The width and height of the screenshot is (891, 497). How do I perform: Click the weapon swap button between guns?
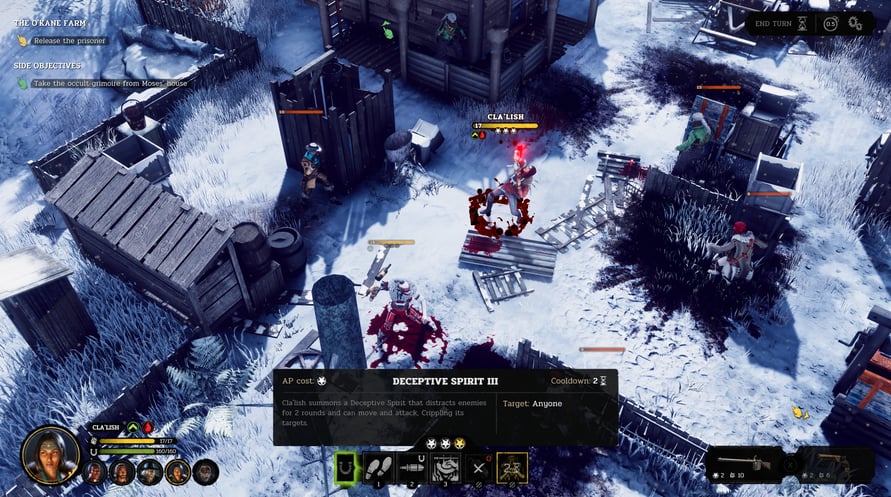(789, 464)
